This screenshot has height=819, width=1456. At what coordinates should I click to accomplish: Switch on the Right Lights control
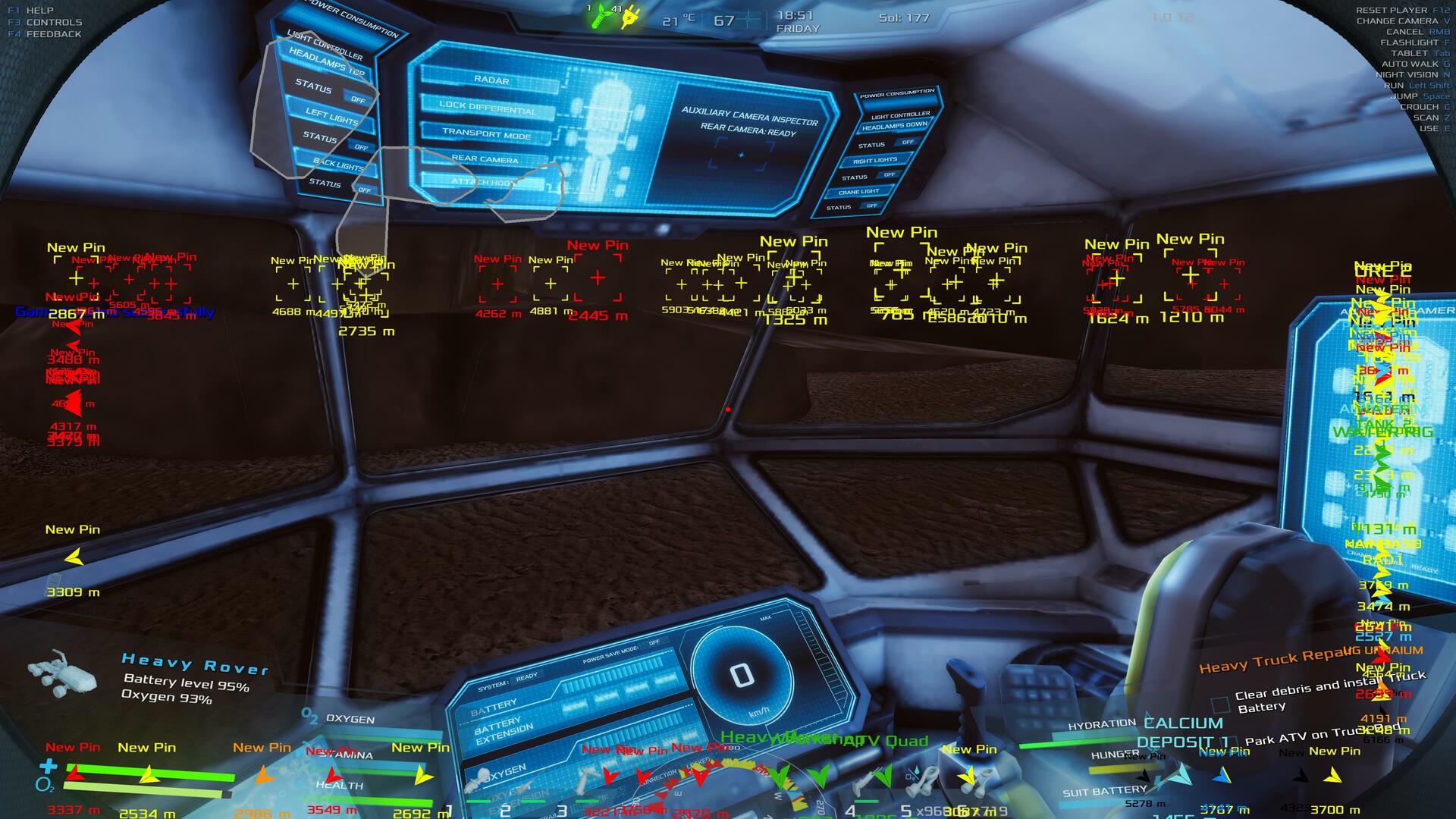[x=874, y=161]
